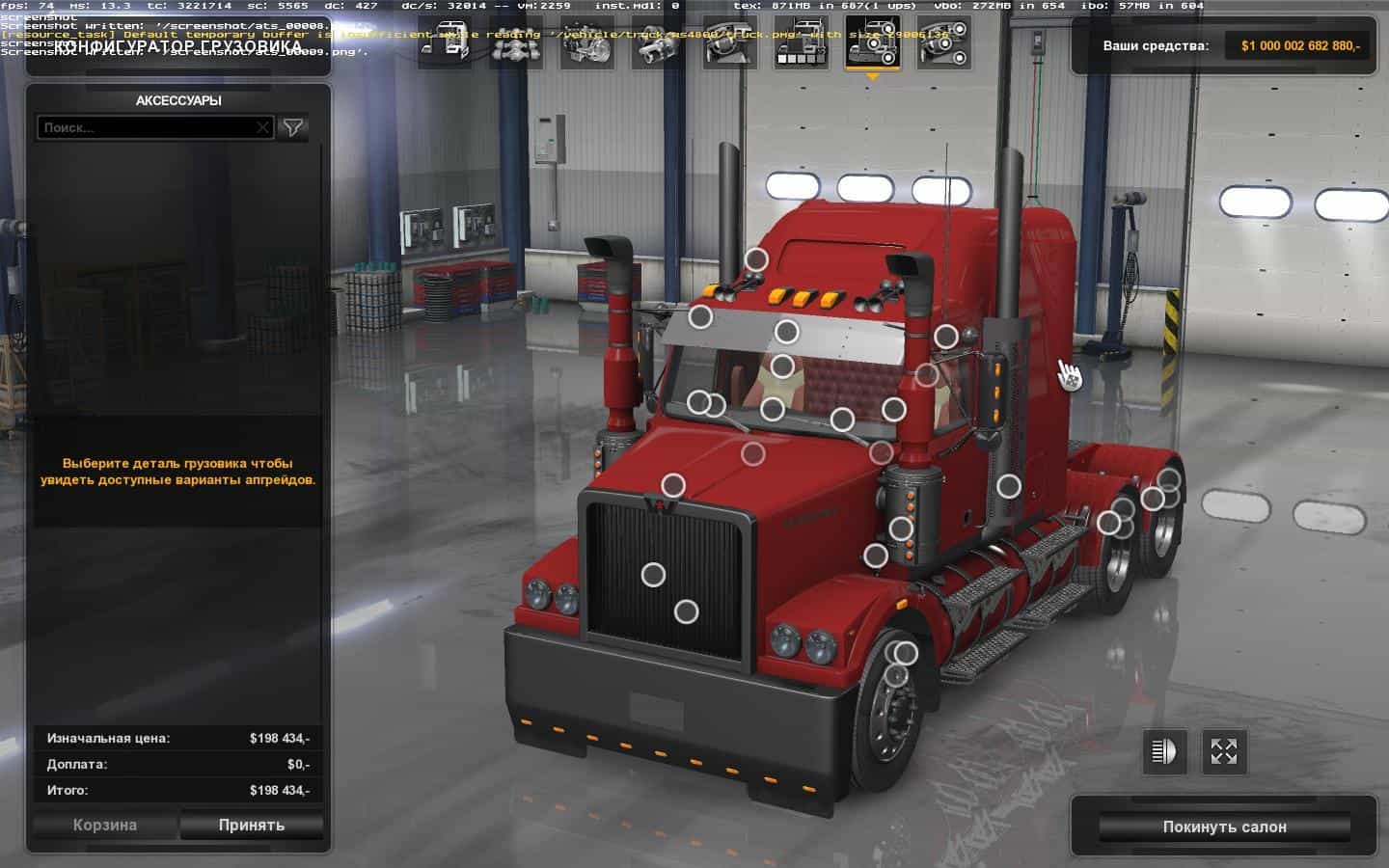Image resolution: width=1389 pixels, height=868 pixels.
Task: Open the interior accessories tab
Action: click(x=944, y=44)
